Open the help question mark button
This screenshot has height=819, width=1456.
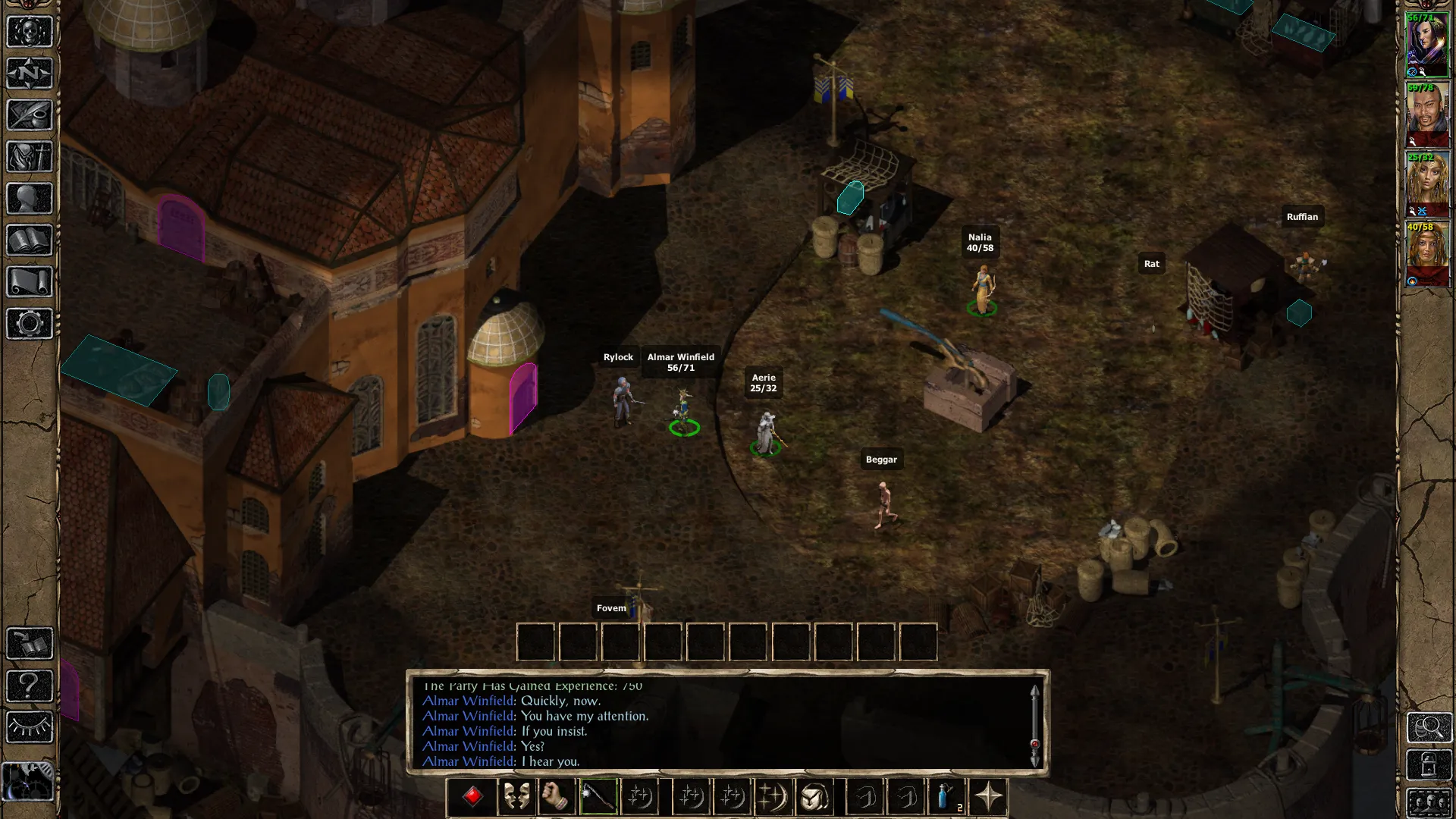point(30,686)
